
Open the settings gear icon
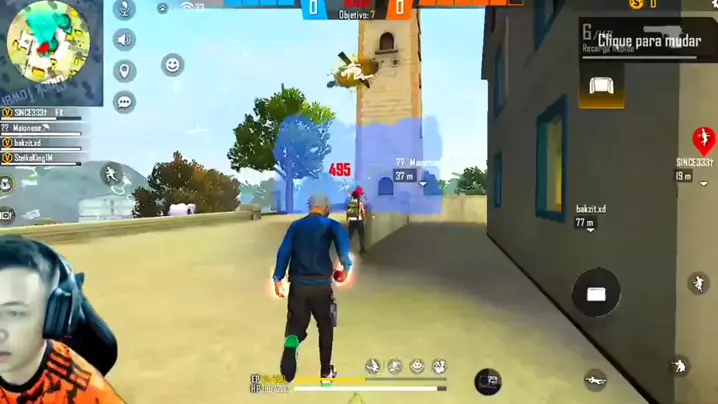pos(711,5)
